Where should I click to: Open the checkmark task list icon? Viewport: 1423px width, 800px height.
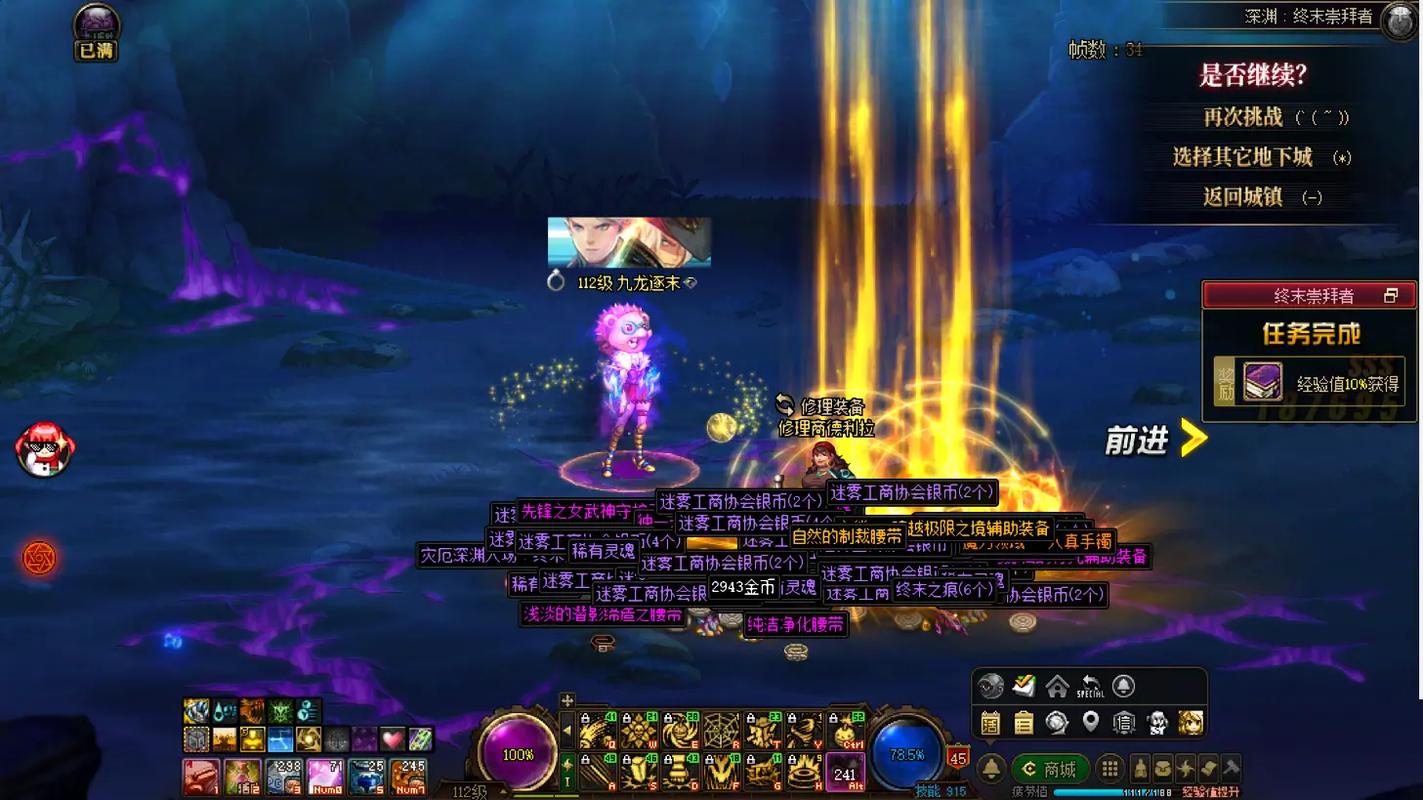(x=1024, y=687)
